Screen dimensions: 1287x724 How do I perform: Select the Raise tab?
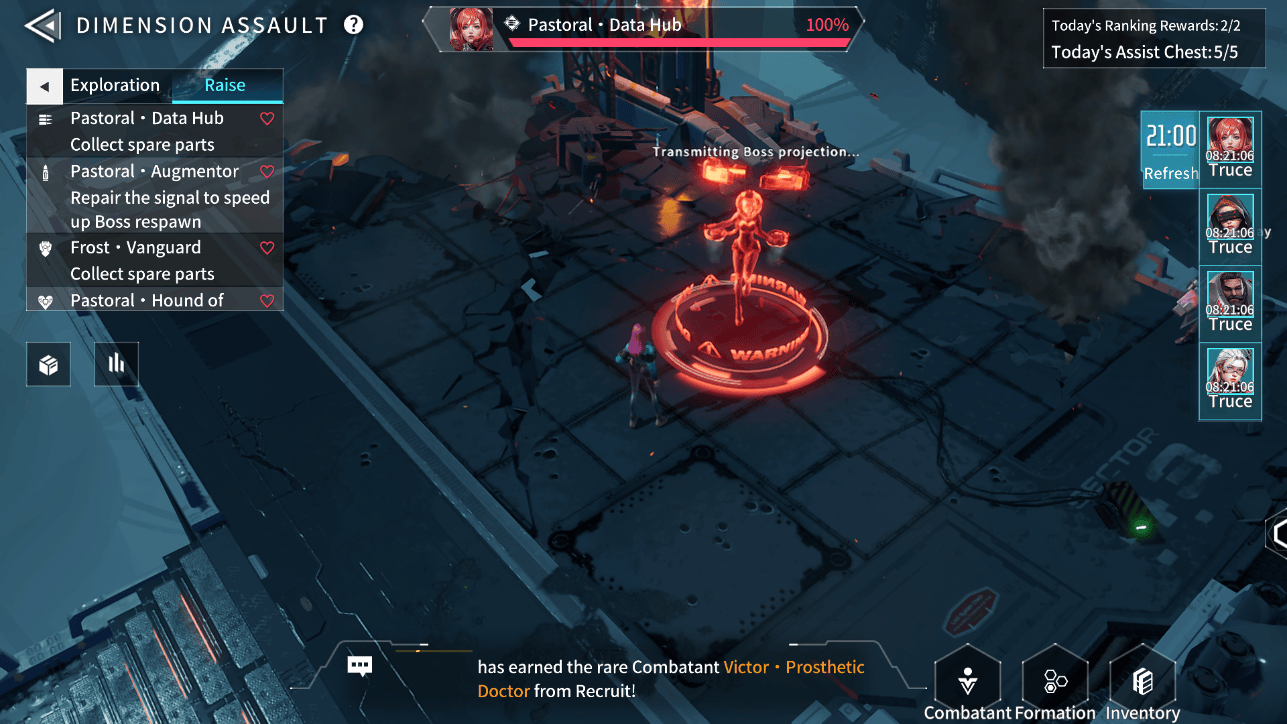(x=225, y=86)
